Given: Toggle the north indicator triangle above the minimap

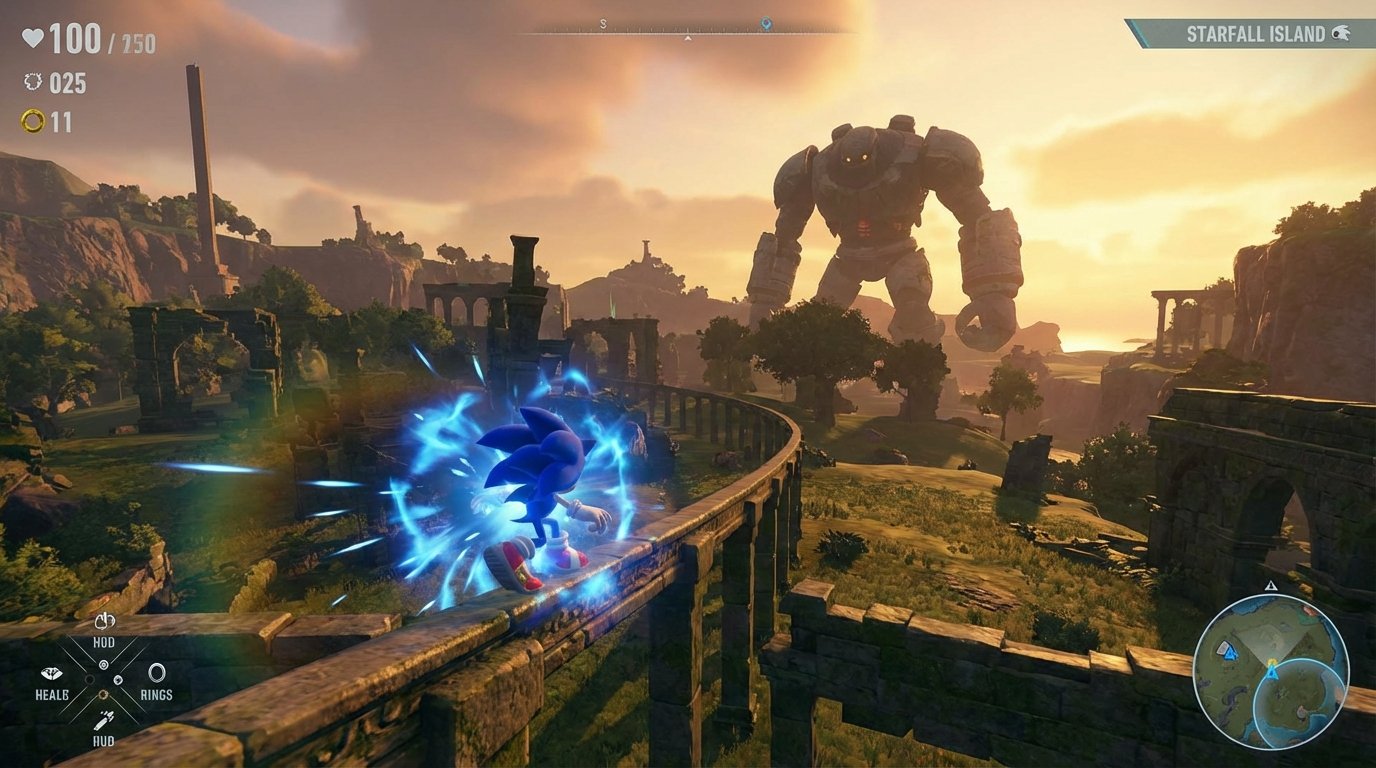Looking at the screenshot, I should [x=1270, y=586].
